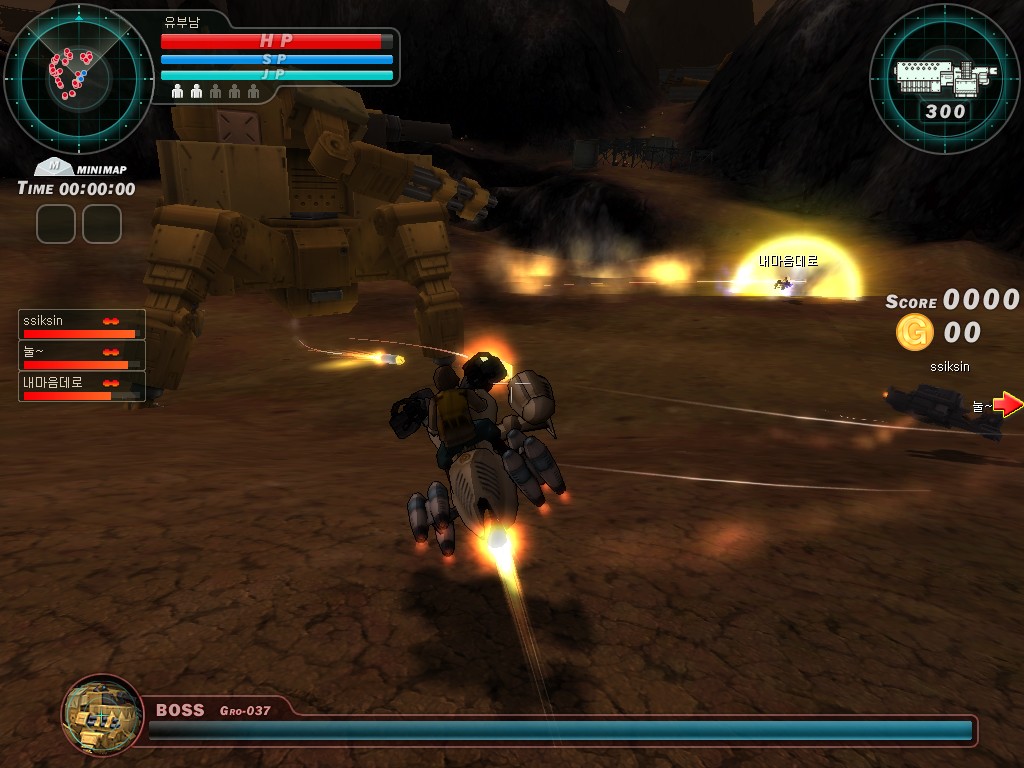1024x768 pixels.
Task: Click the gold G coin icon
Action: tap(914, 332)
